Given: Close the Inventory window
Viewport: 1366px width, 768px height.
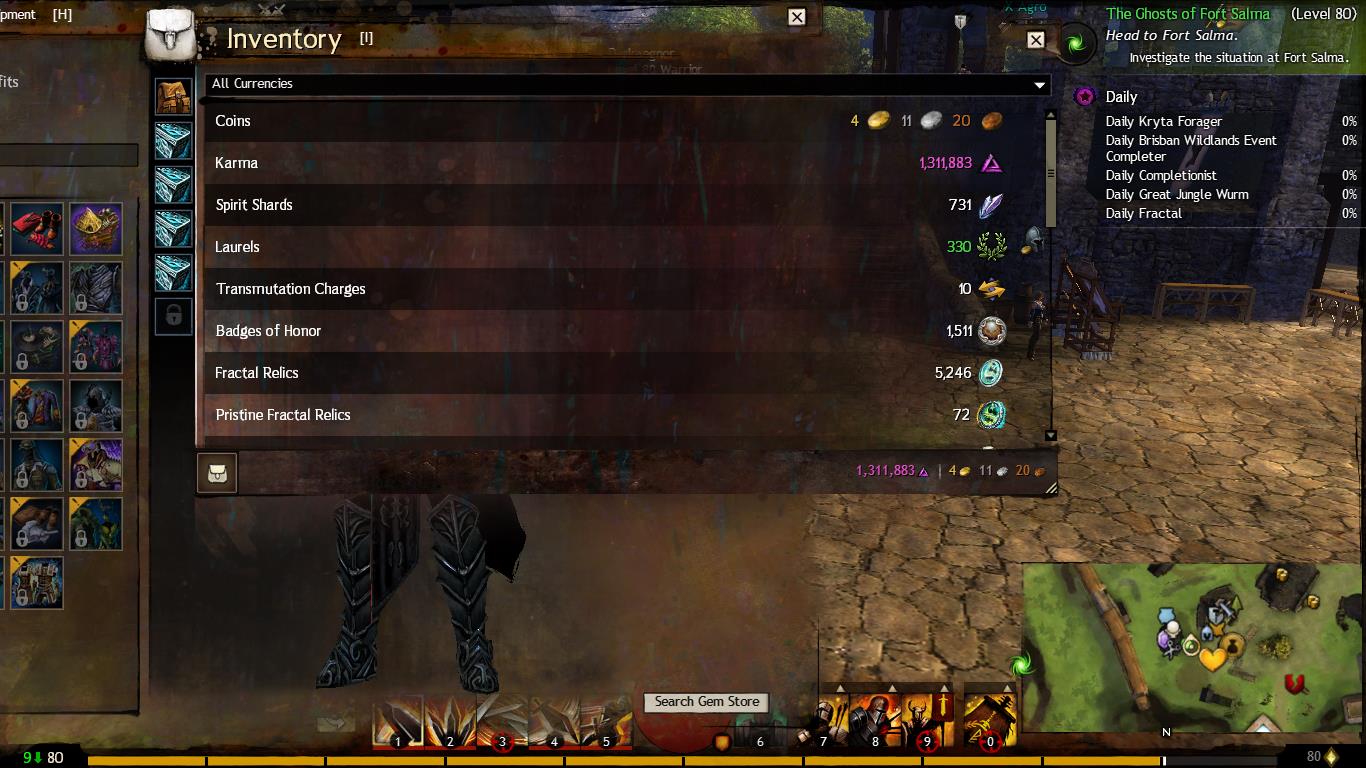Looking at the screenshot, I should pyautogui.click(x=1036, y=40).
